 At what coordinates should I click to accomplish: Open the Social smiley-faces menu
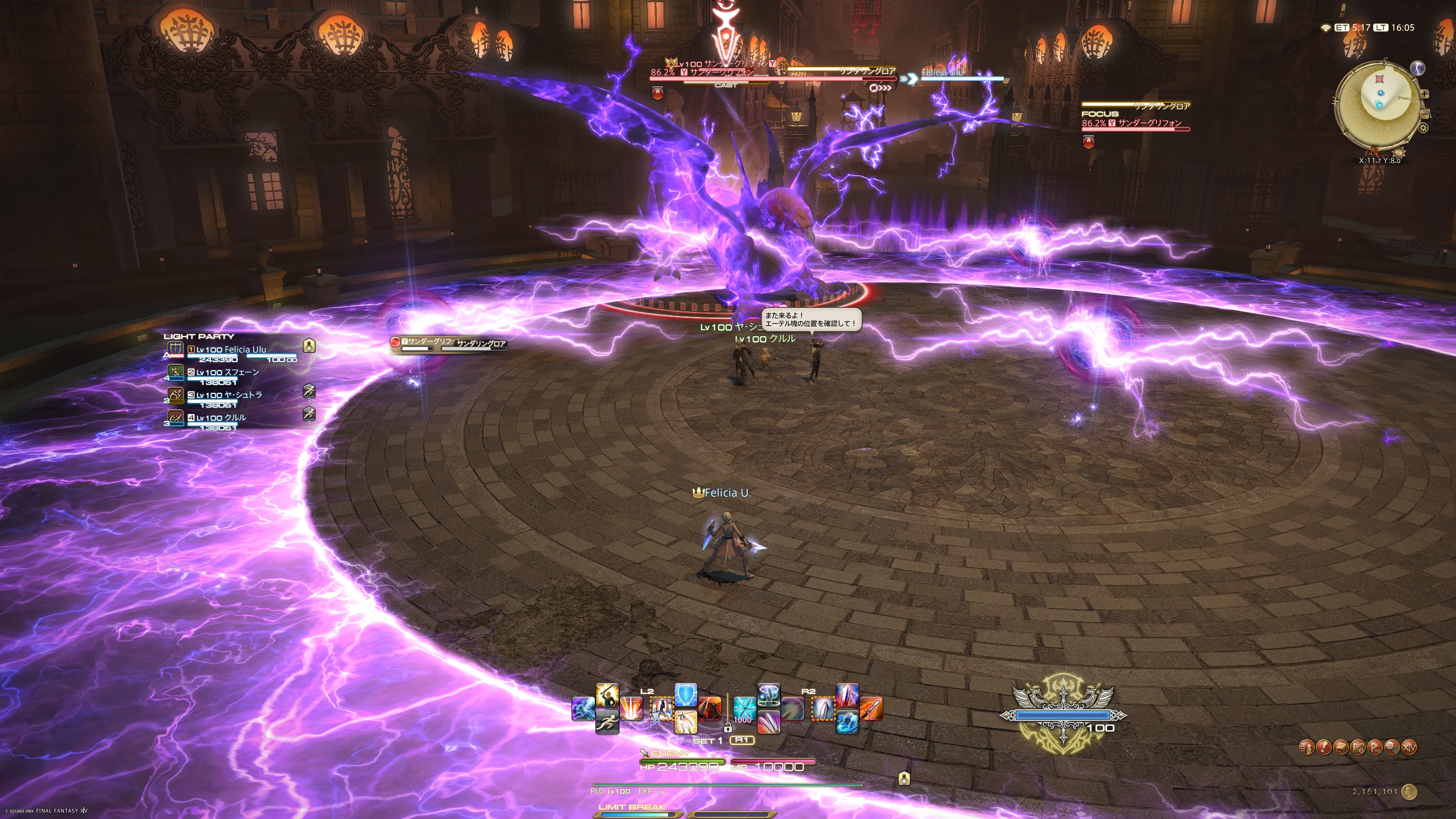click(x=1392, y=747)
